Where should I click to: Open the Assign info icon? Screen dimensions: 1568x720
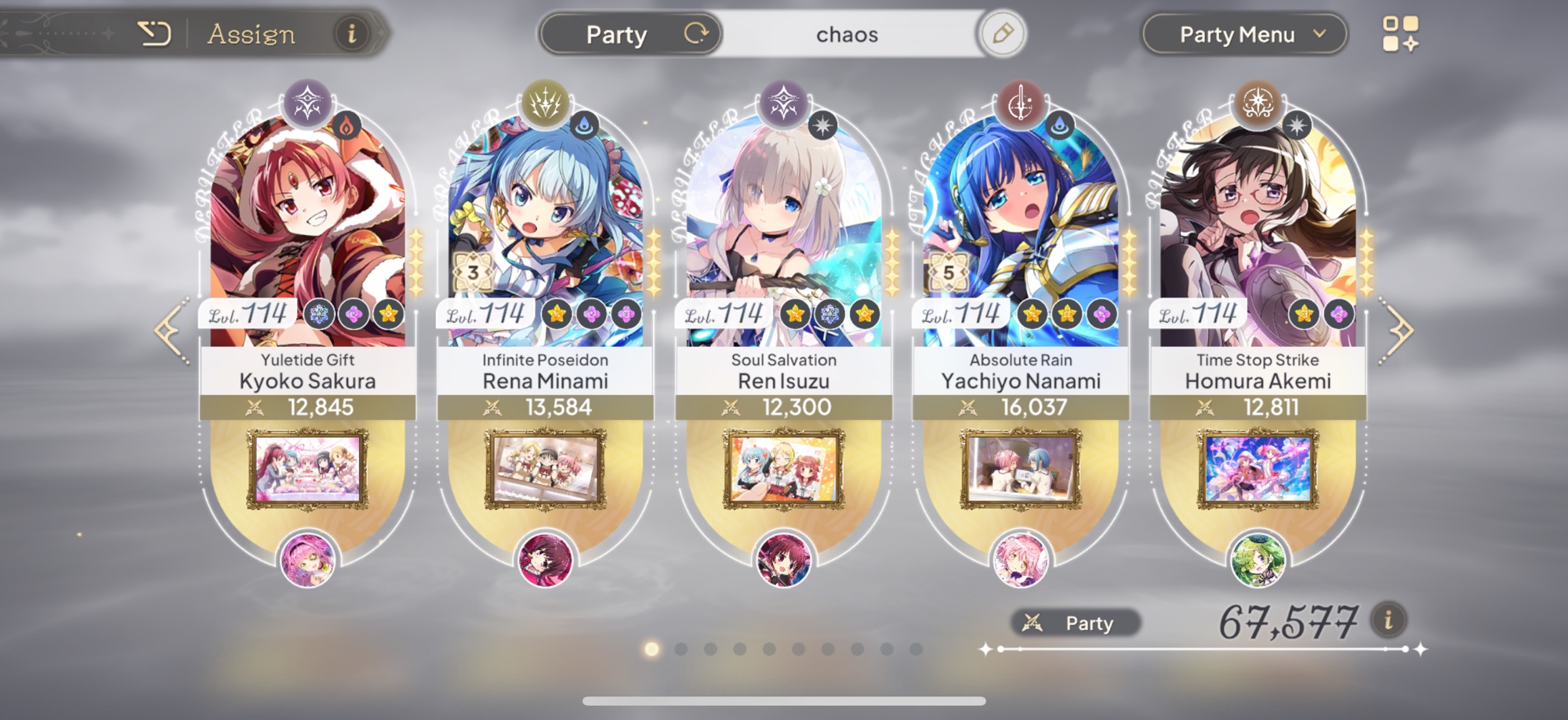click(x=352, y=34)
